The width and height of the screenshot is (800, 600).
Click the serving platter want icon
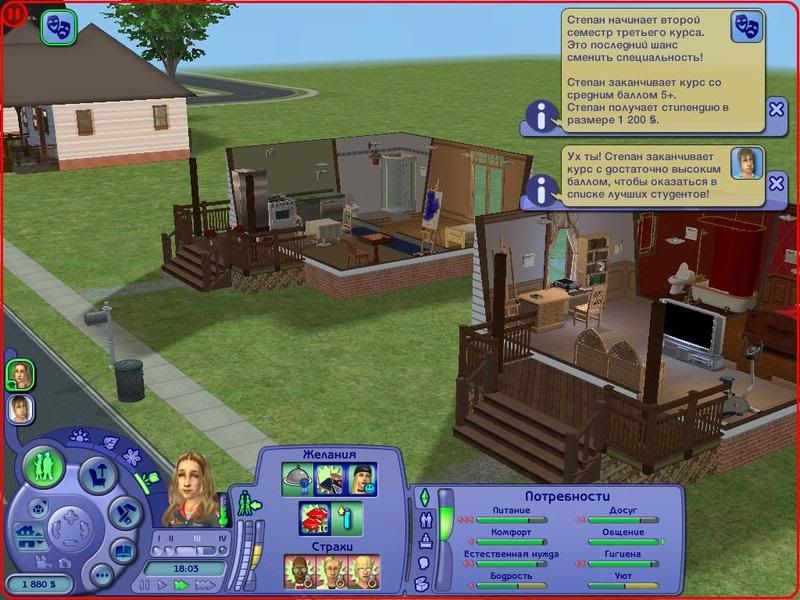297,481
